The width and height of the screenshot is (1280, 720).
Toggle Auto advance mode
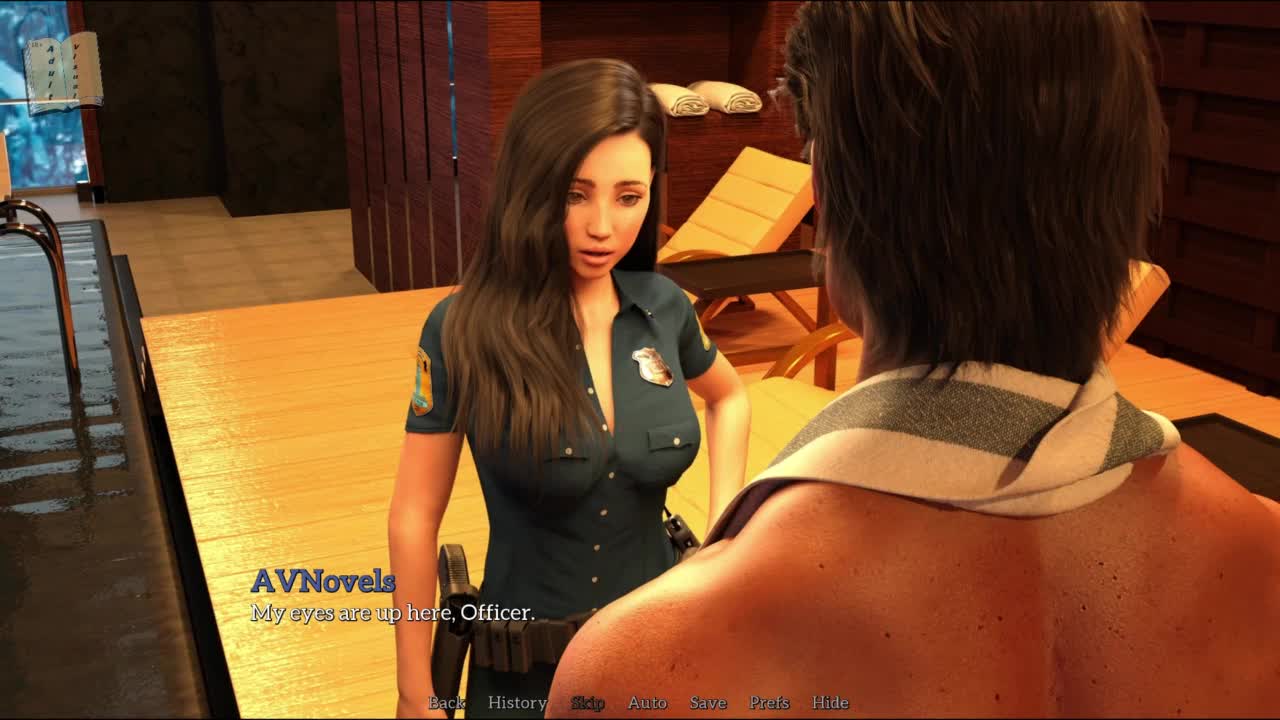647,703
